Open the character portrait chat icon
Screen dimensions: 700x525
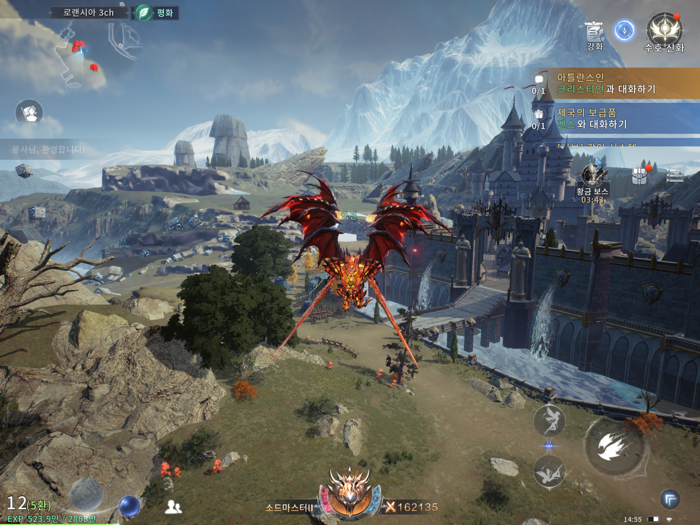tap(29, 111)
